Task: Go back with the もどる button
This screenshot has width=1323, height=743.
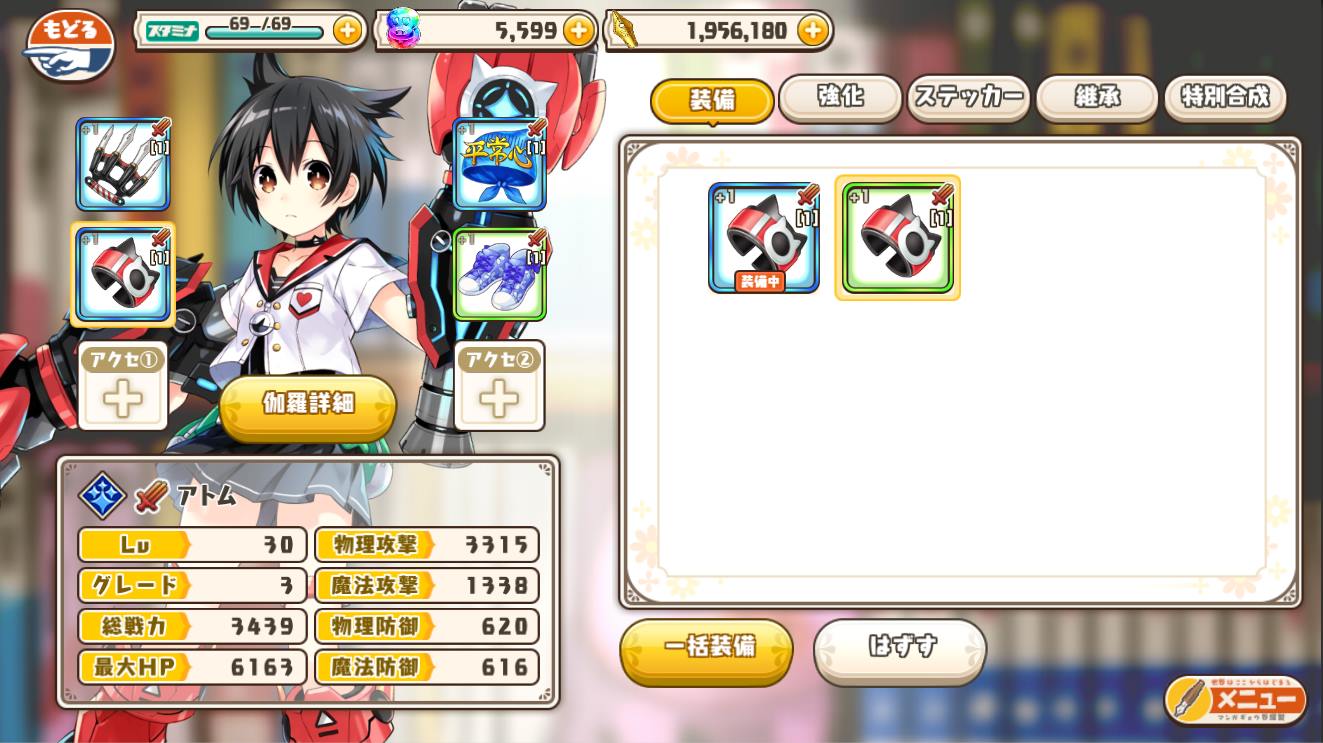Action: click(x=70, y=46)
